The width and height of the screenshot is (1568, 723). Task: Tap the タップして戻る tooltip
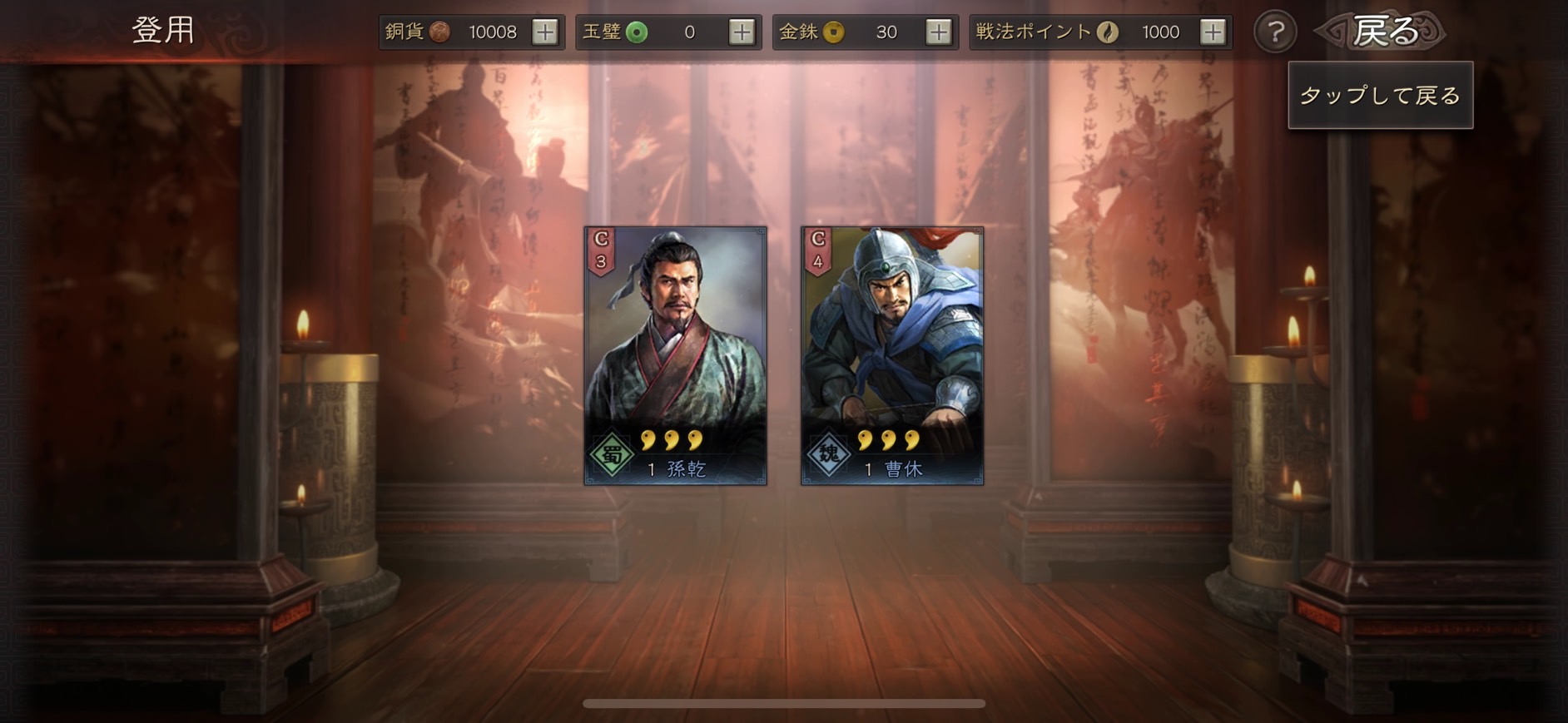tap(1380, 96)
